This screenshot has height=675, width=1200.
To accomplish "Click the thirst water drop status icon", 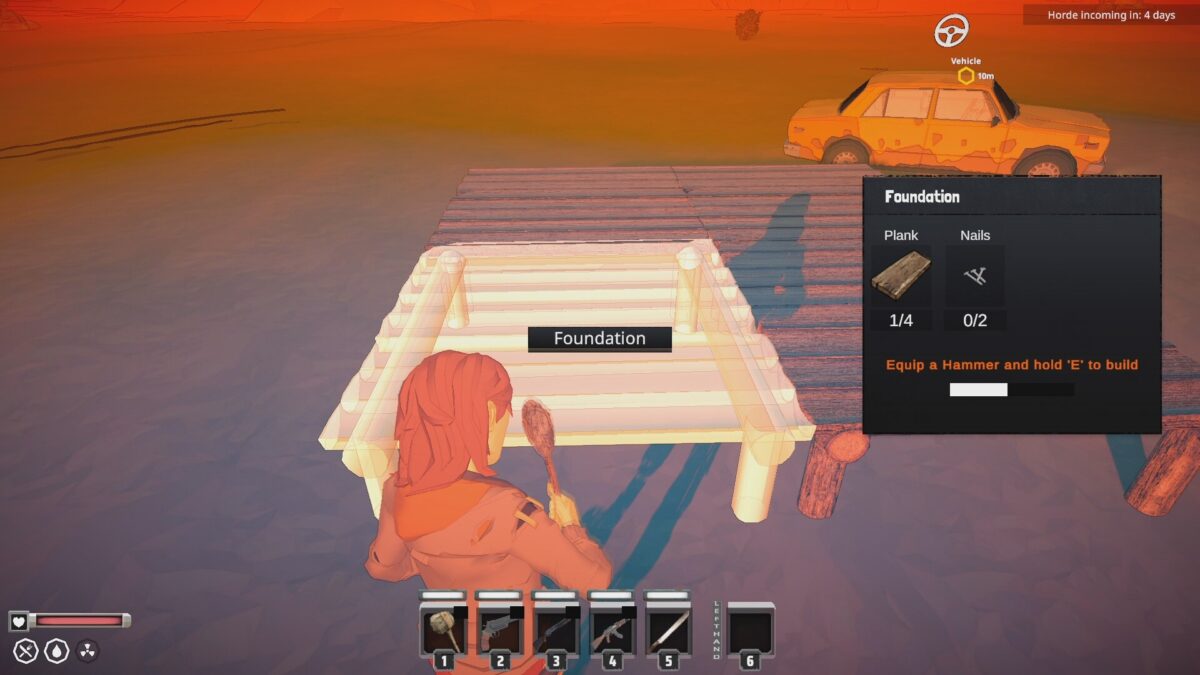I will pos(57,651).
